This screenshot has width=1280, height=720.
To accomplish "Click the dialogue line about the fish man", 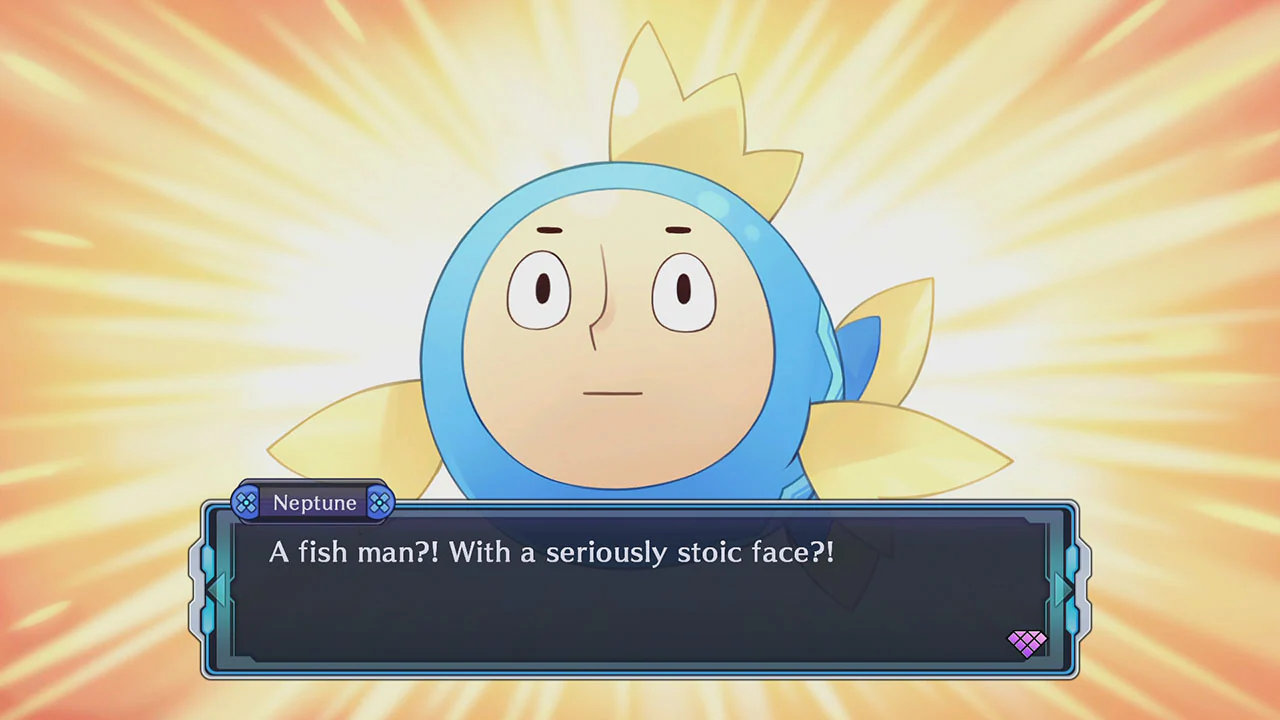I will point(551,553).
